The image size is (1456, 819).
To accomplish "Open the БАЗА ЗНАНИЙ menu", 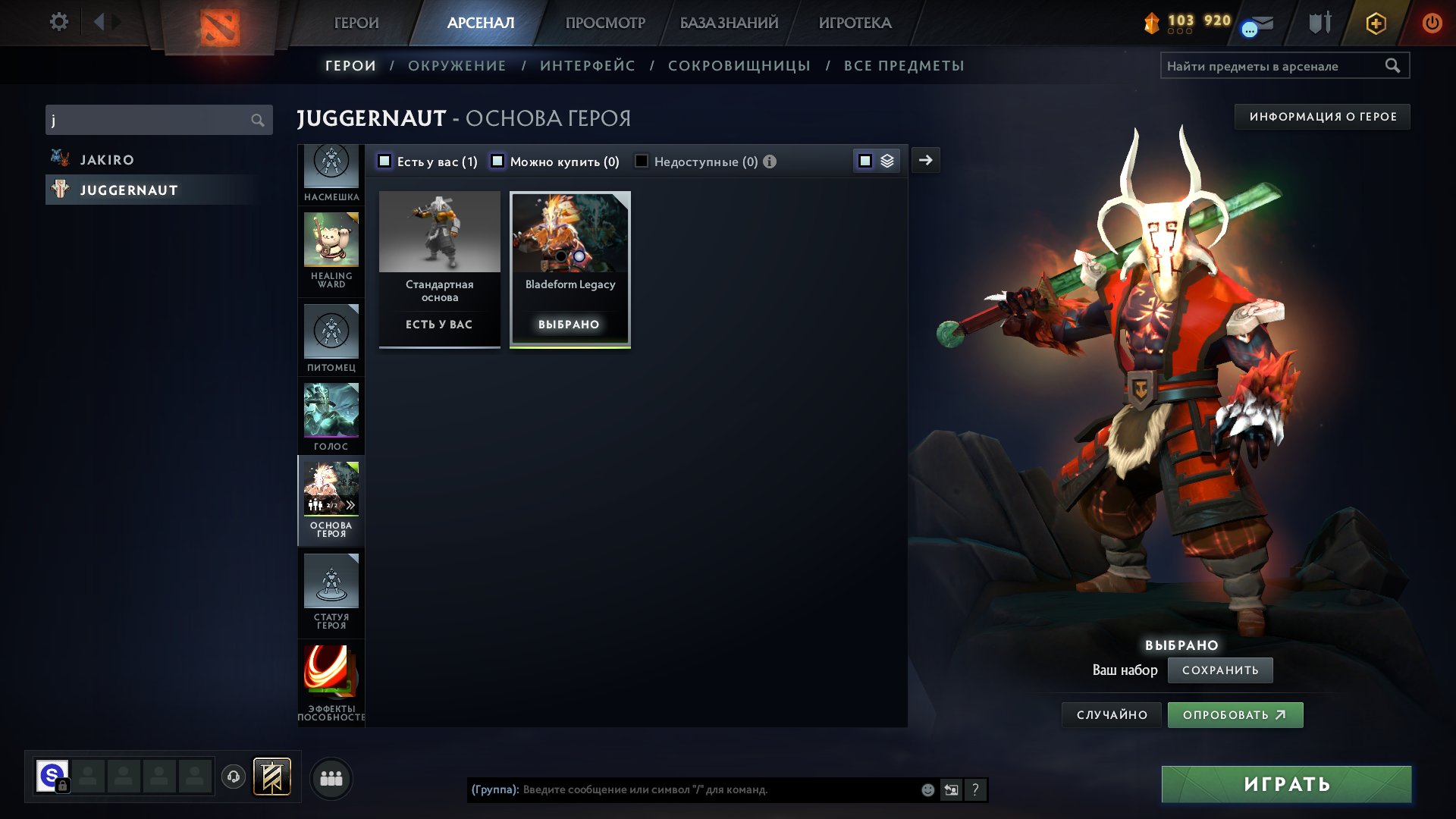I will [x=729, y=23].
